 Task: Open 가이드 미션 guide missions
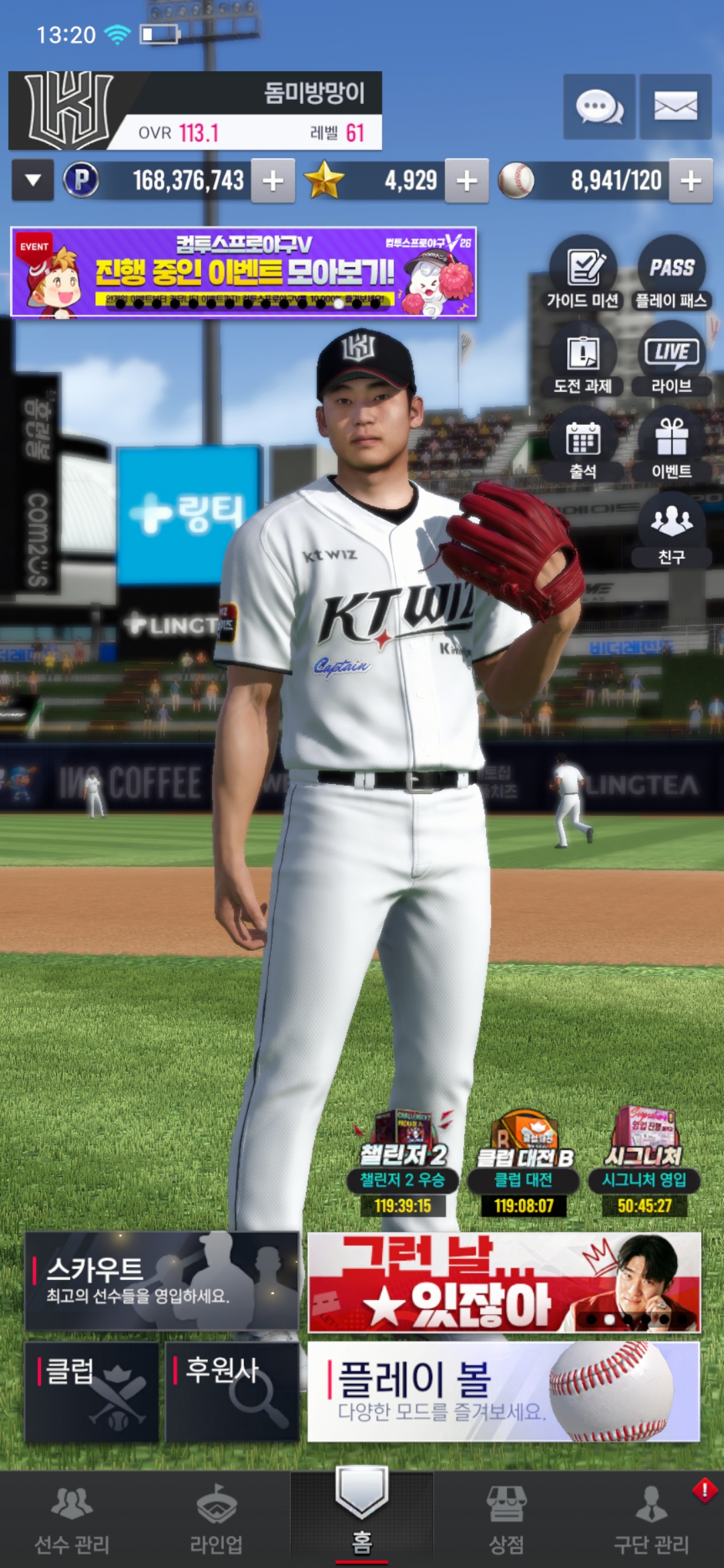coord(583,273)
